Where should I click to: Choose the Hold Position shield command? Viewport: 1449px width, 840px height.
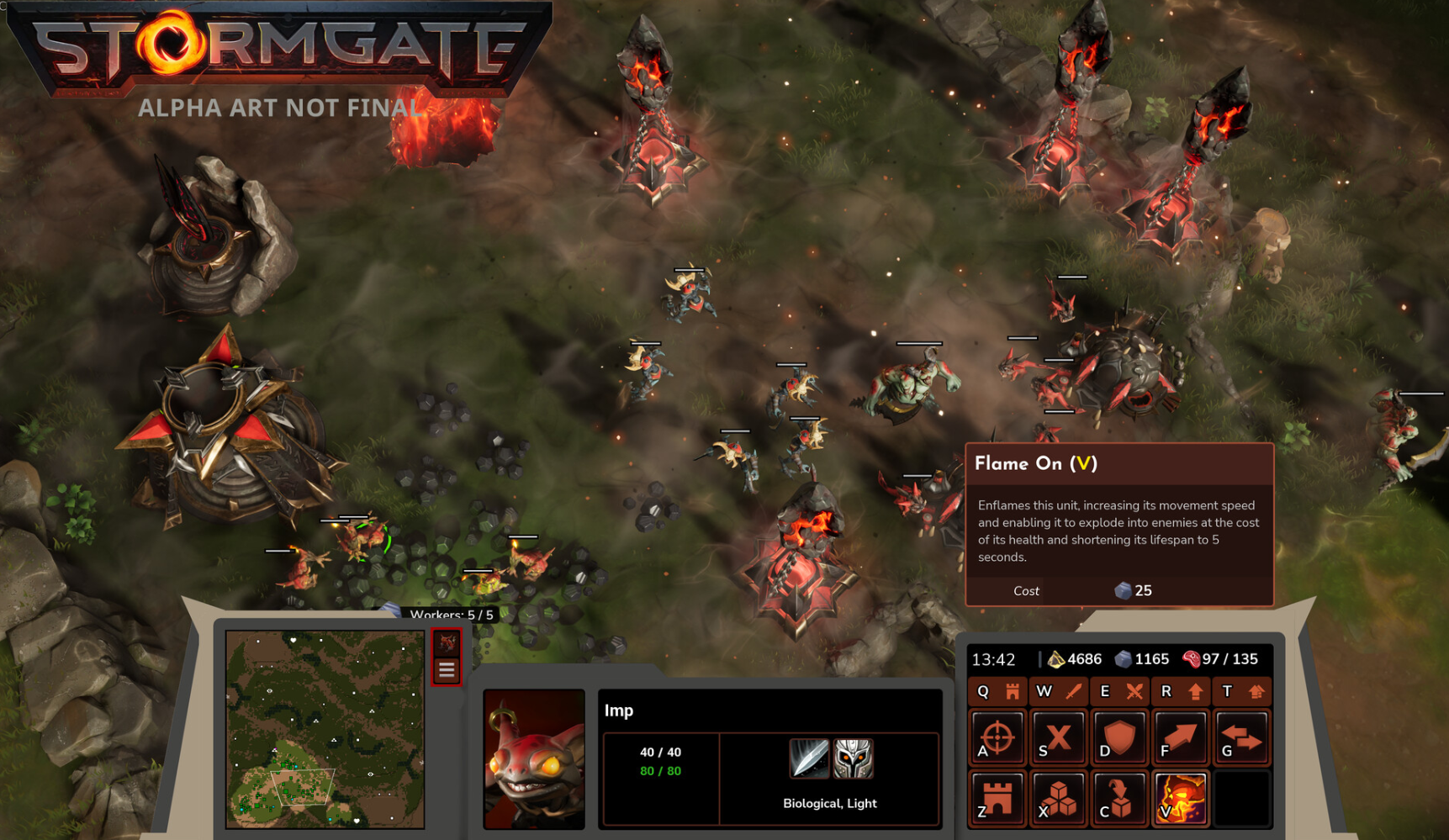[1119, 738]
